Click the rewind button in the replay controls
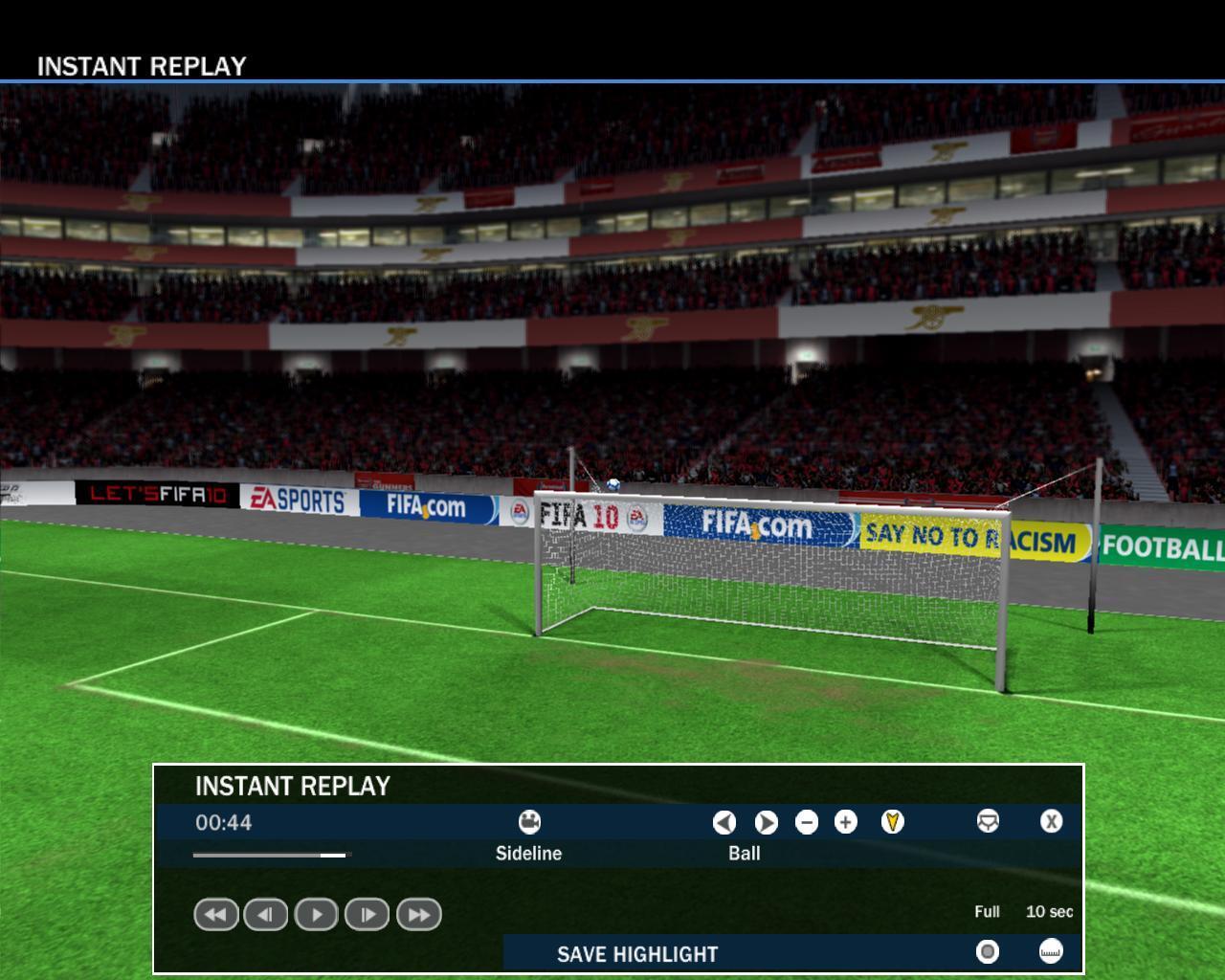This screenshot has height=980, width=1225. click(x=215, y=915)
